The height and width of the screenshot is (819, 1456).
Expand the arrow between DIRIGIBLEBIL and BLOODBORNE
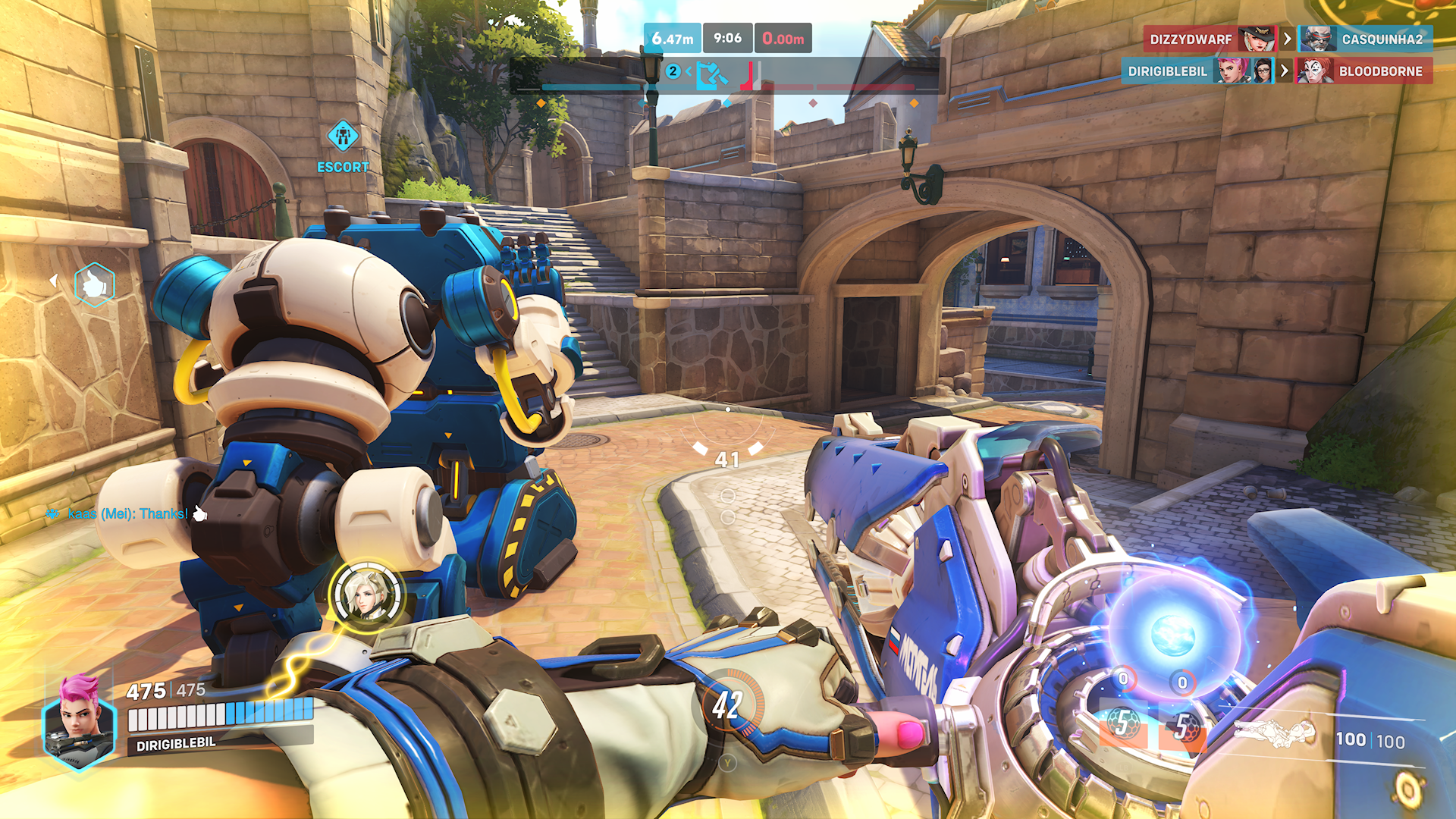pos(1285,71)
